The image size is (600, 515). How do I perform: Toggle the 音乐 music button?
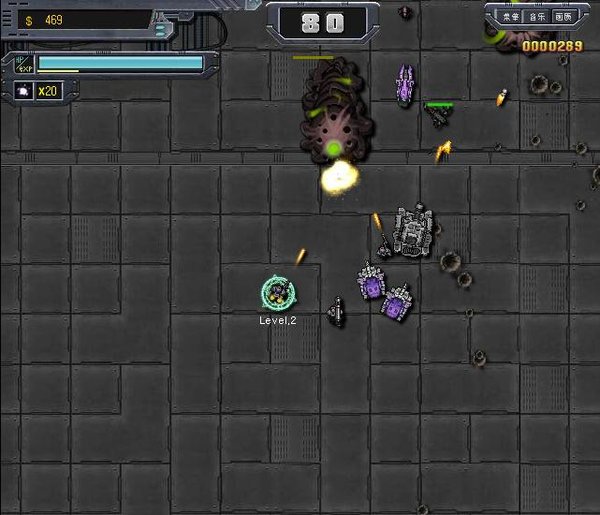[x=538, y=17]
